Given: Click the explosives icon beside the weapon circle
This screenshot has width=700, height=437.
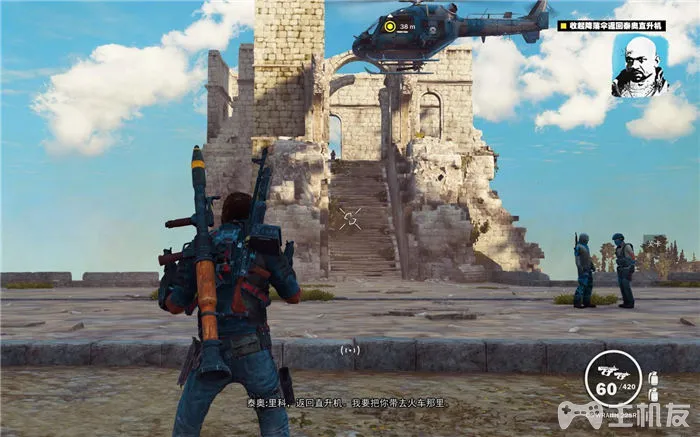Looking at the screenshot, I should [654, 382].
